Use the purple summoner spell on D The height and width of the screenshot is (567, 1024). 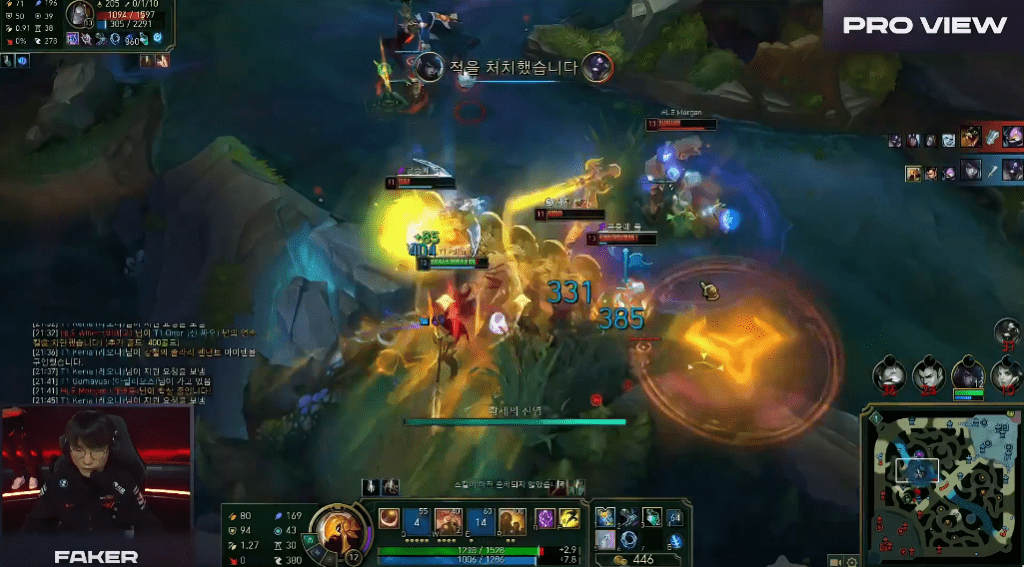pyautogui.click(x=546, y=519)
